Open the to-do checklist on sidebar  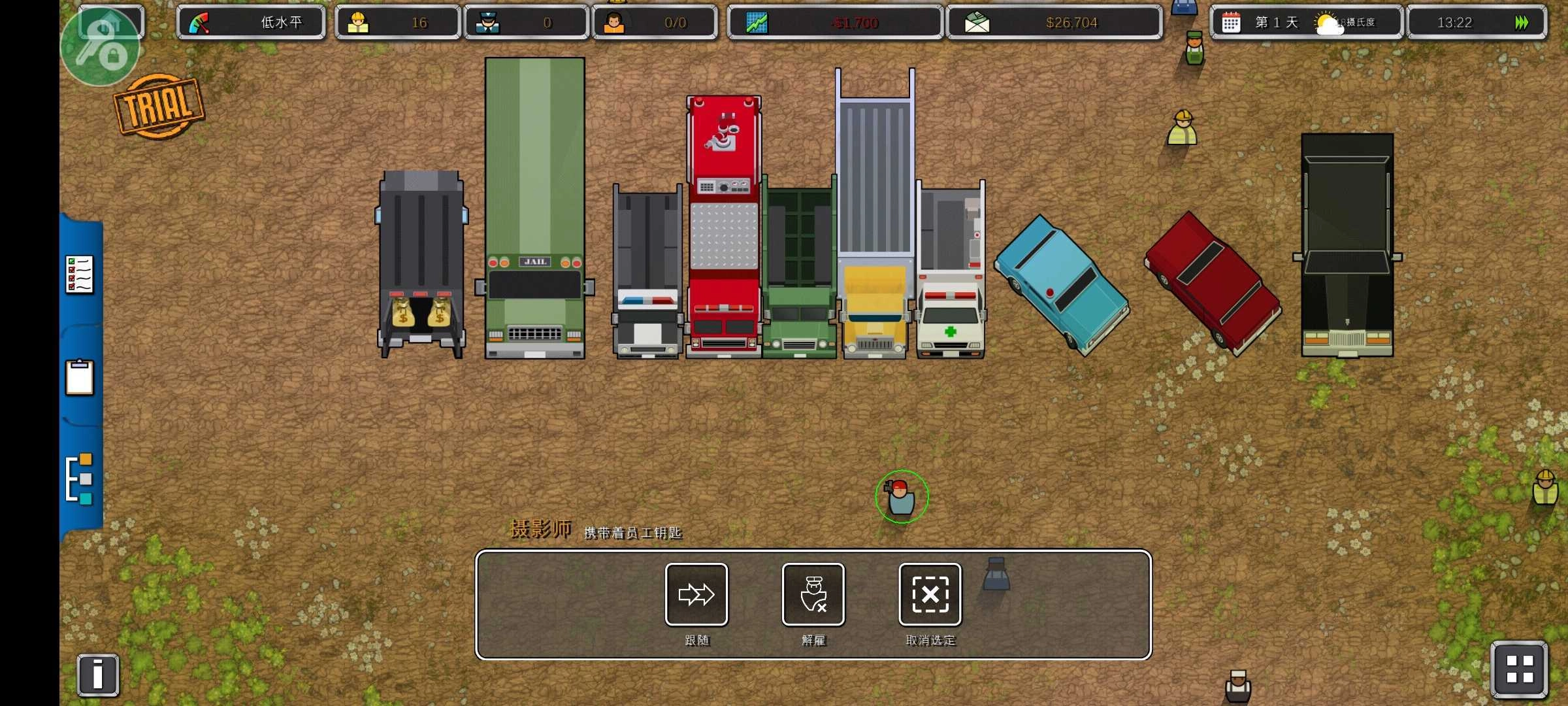[80, 275]
